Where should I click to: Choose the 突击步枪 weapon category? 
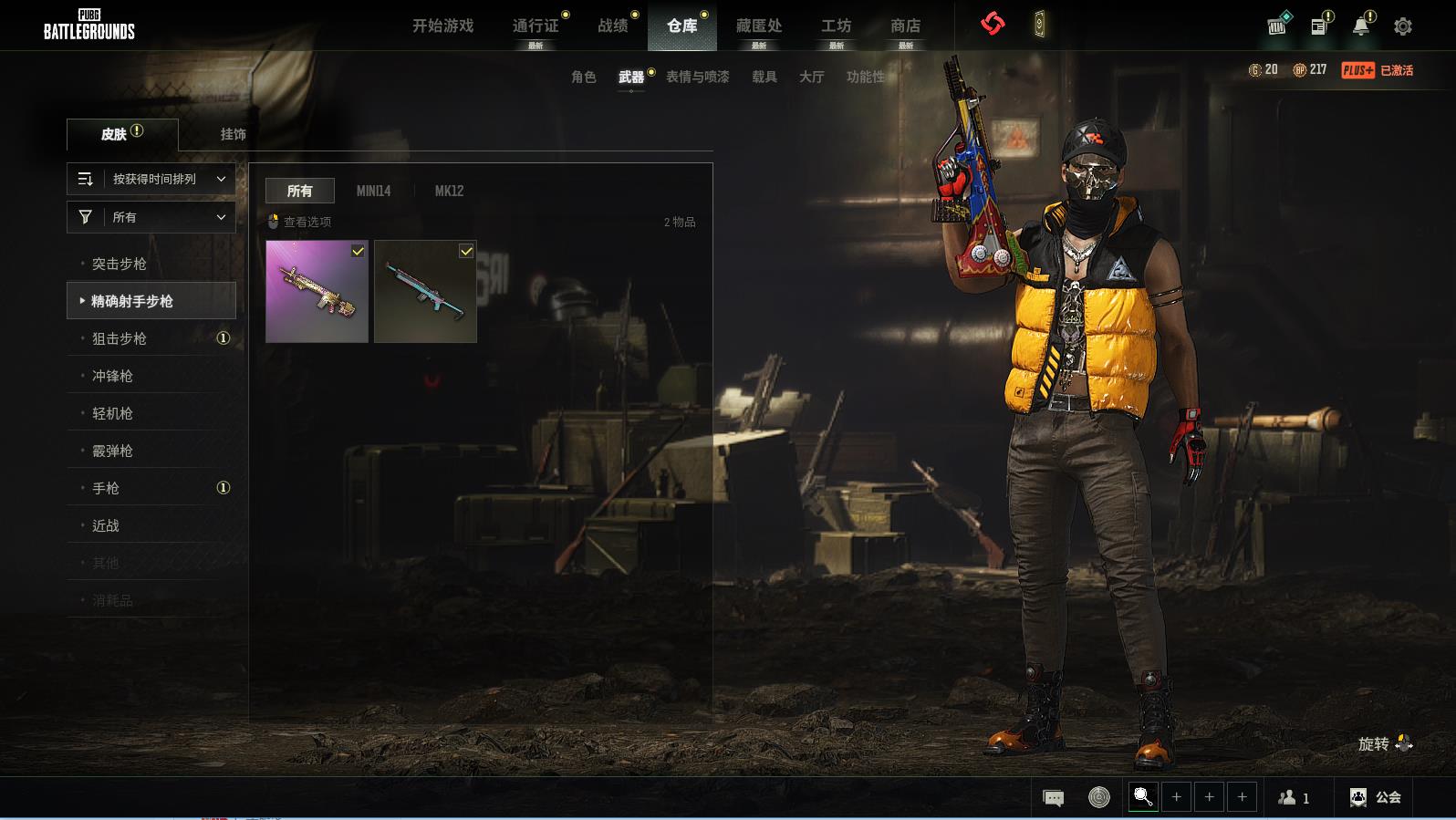[120, 264]
